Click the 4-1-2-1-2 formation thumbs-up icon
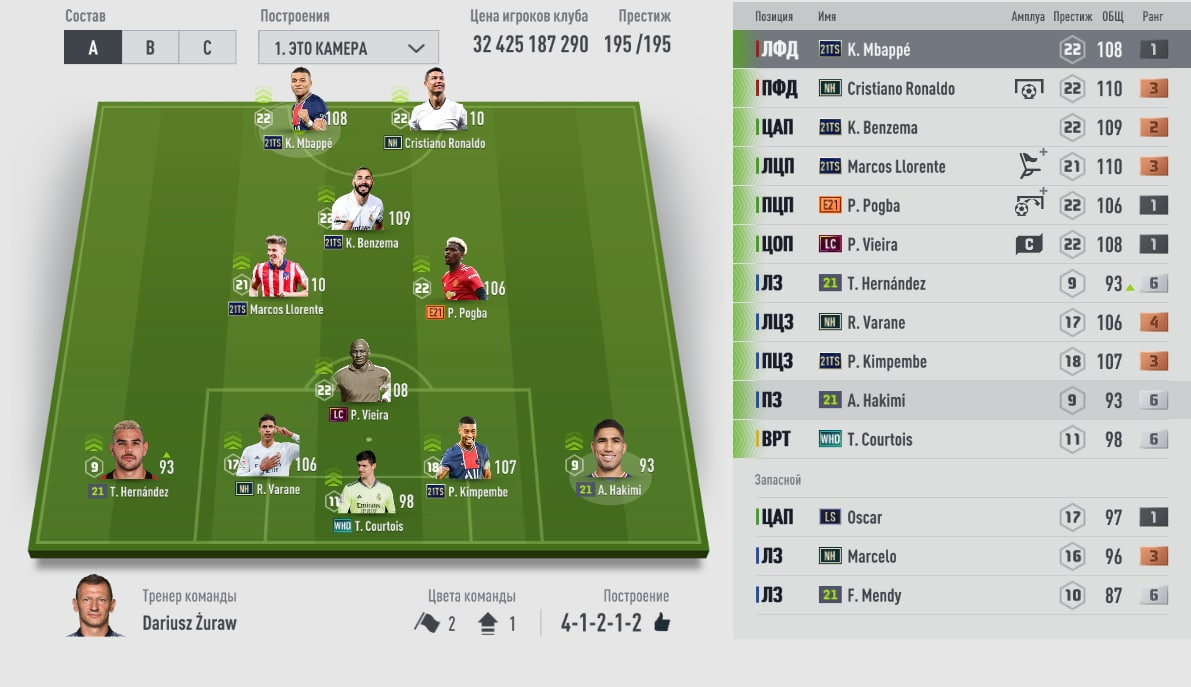1191x687 pixels. tap(661, 623)
